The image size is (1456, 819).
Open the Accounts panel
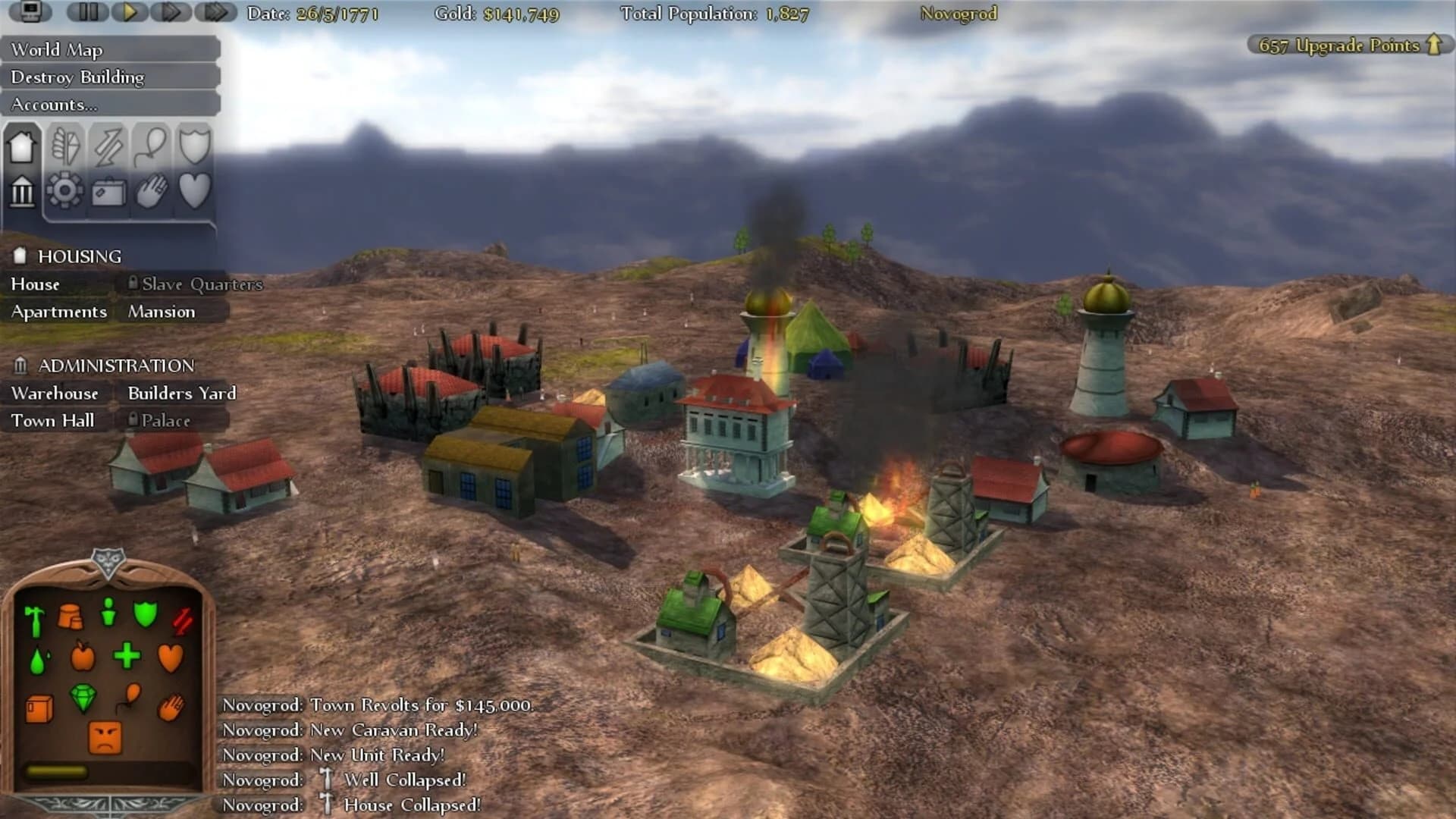click(53, 104)
